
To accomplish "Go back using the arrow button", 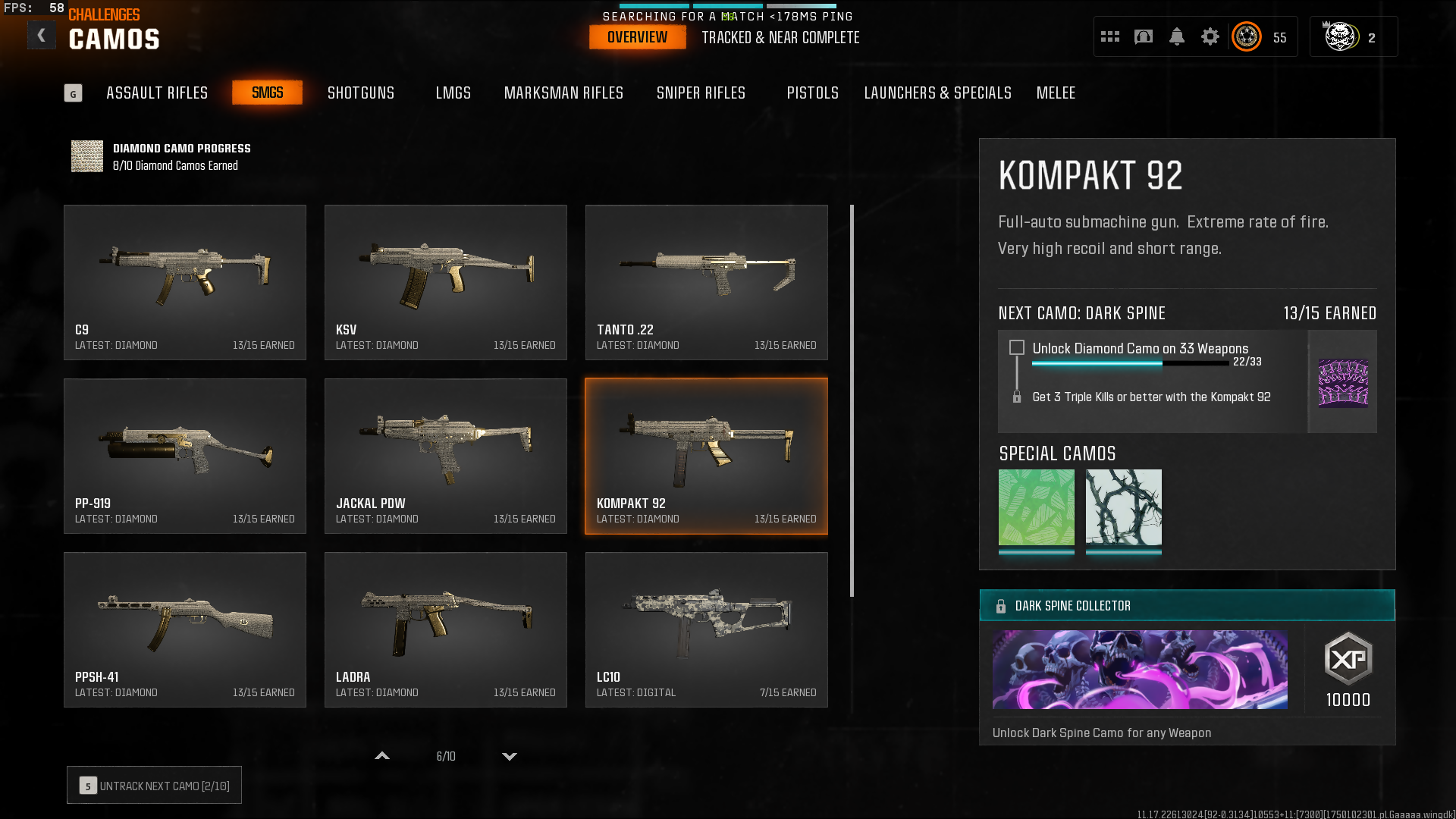I will pyautogui.click(x=42, y=35).
